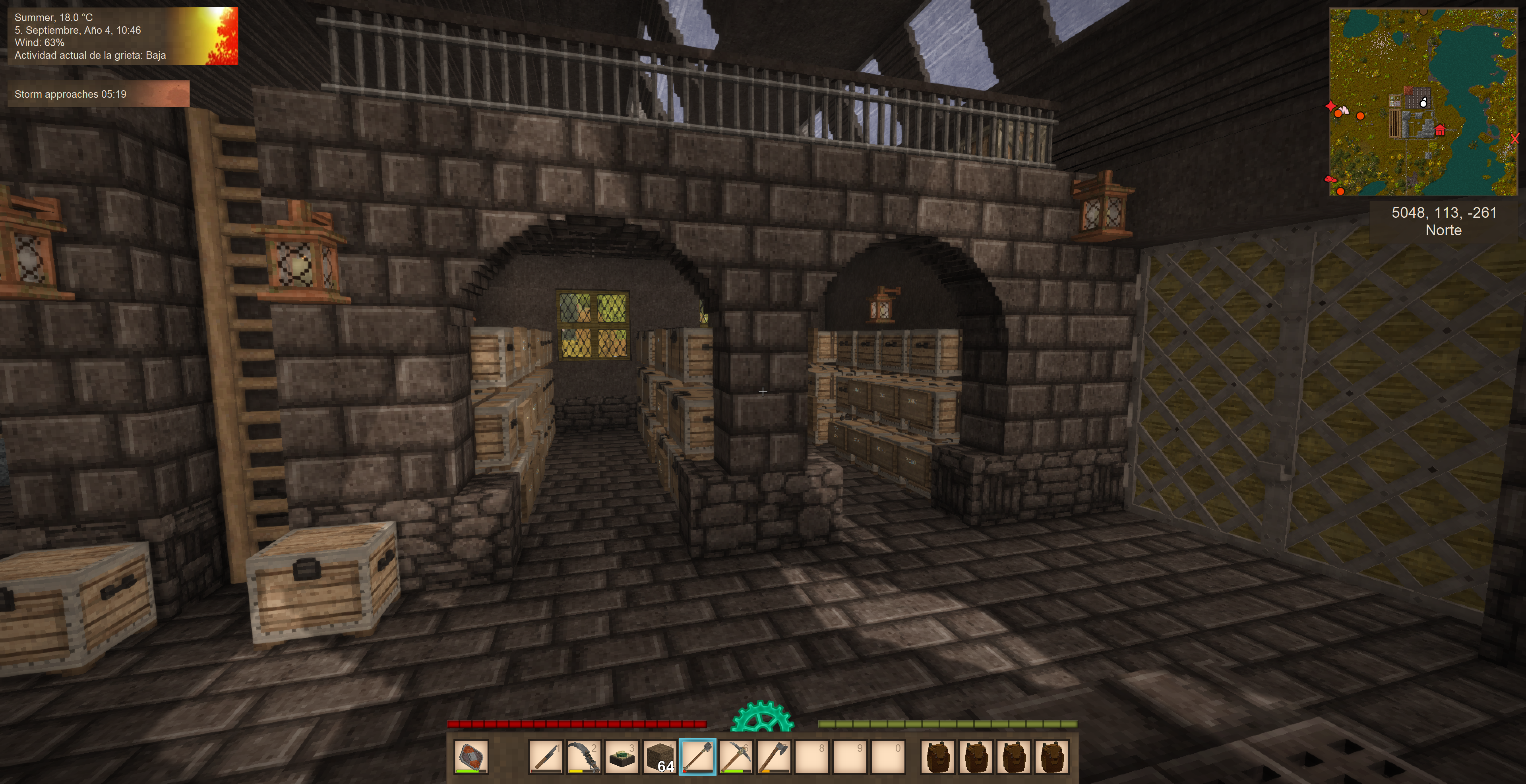Image resolution: width=1526 pixels, height=784 pixels.
Task: Click the teal gear temporal stability indicator
Action: (x=762, y=717)
